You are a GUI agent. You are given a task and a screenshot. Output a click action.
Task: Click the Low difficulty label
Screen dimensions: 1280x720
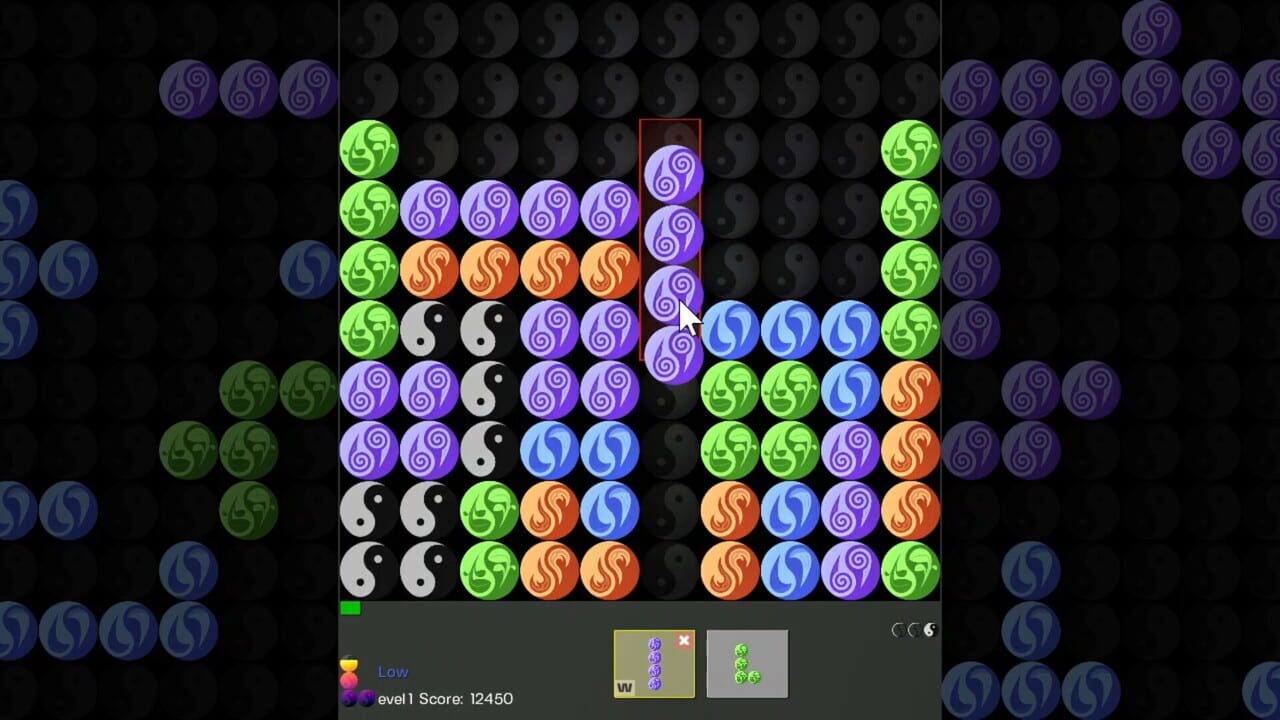(392, 671)
